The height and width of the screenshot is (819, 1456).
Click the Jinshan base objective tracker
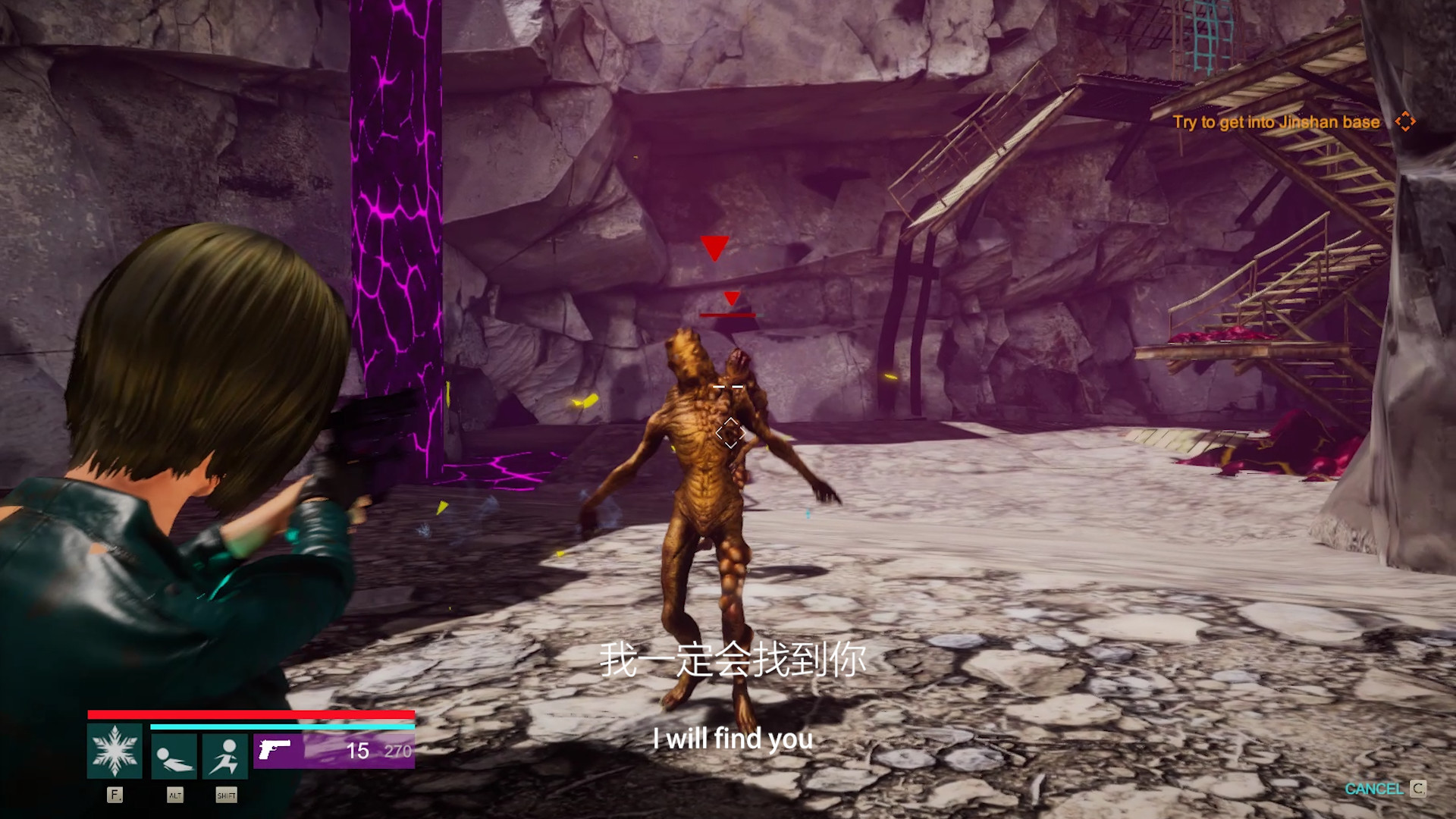(x=1276, y=122)
